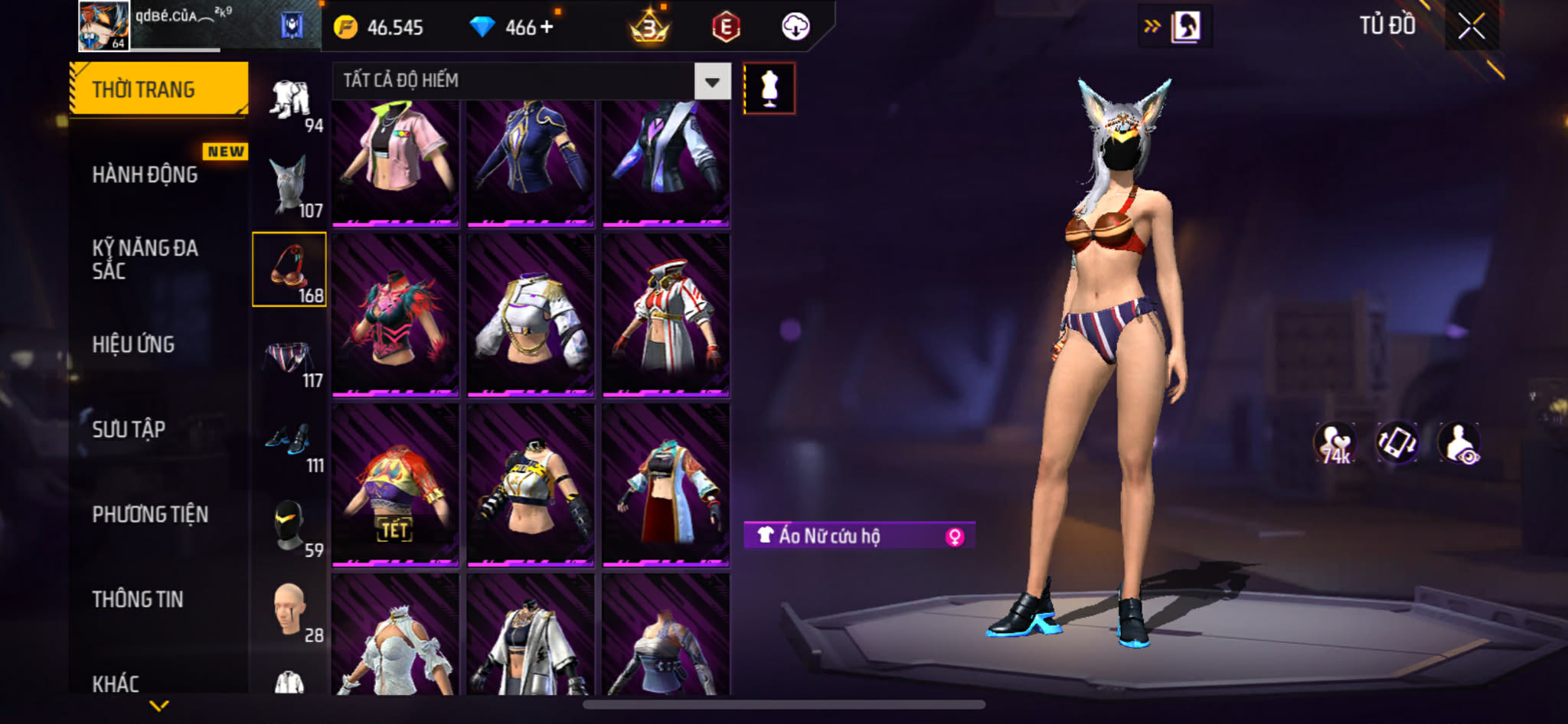Switch to Phương Tiện tab
The width and height of the screenshot is (1568, 724).
(x=150, y=514)
